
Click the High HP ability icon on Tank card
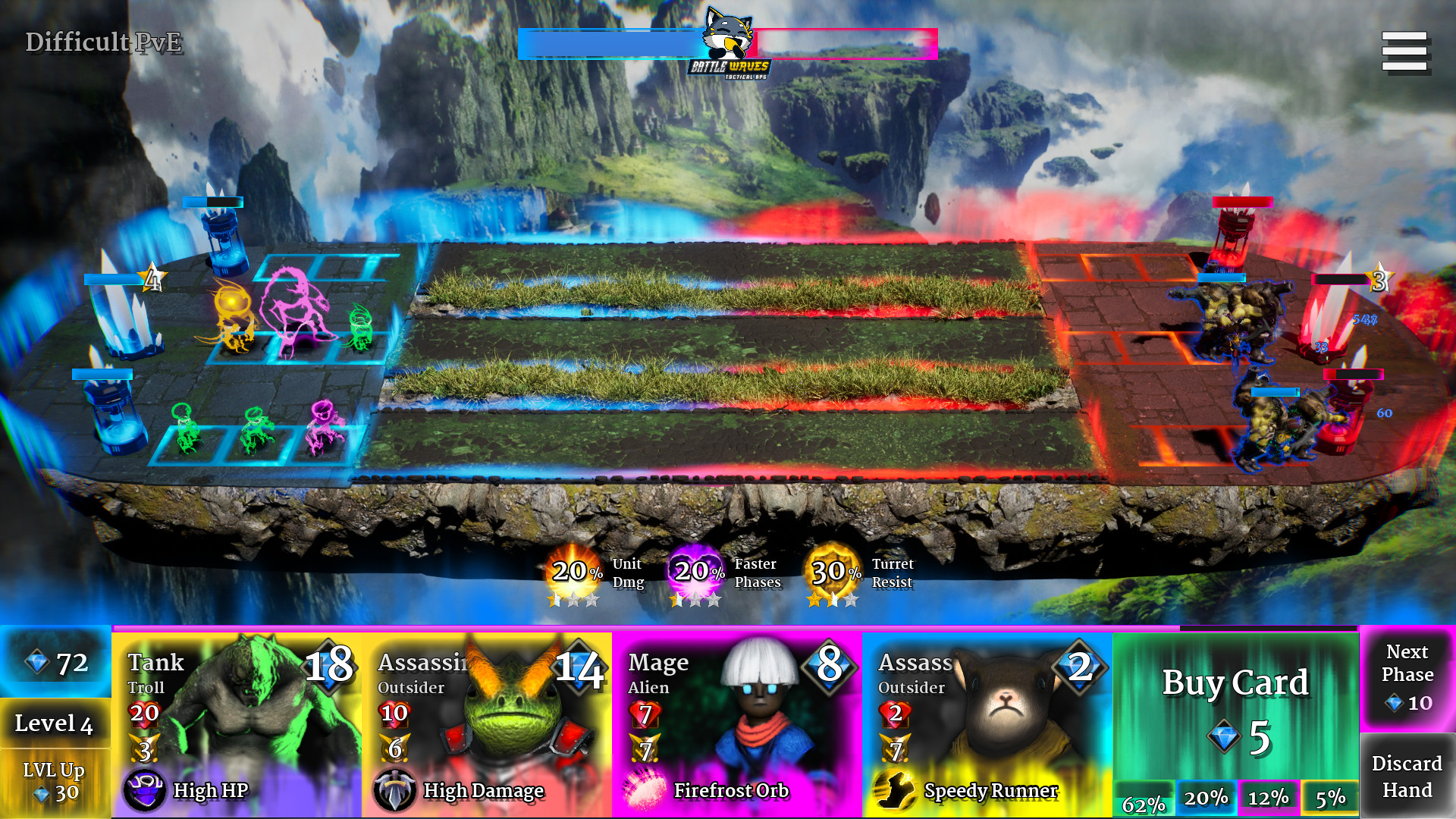click(x=146, y=790)
